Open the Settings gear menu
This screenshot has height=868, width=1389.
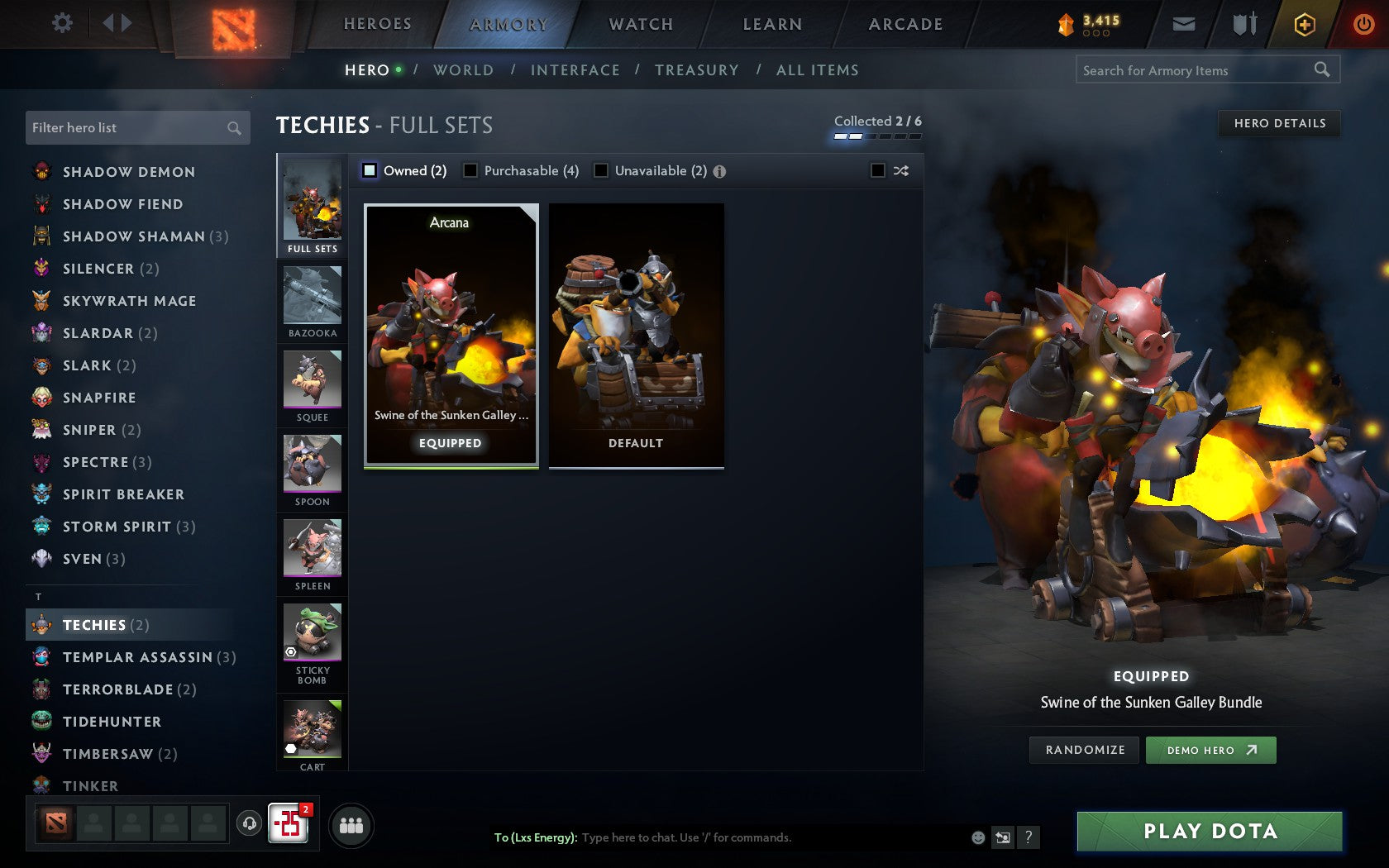pos(60,23)
